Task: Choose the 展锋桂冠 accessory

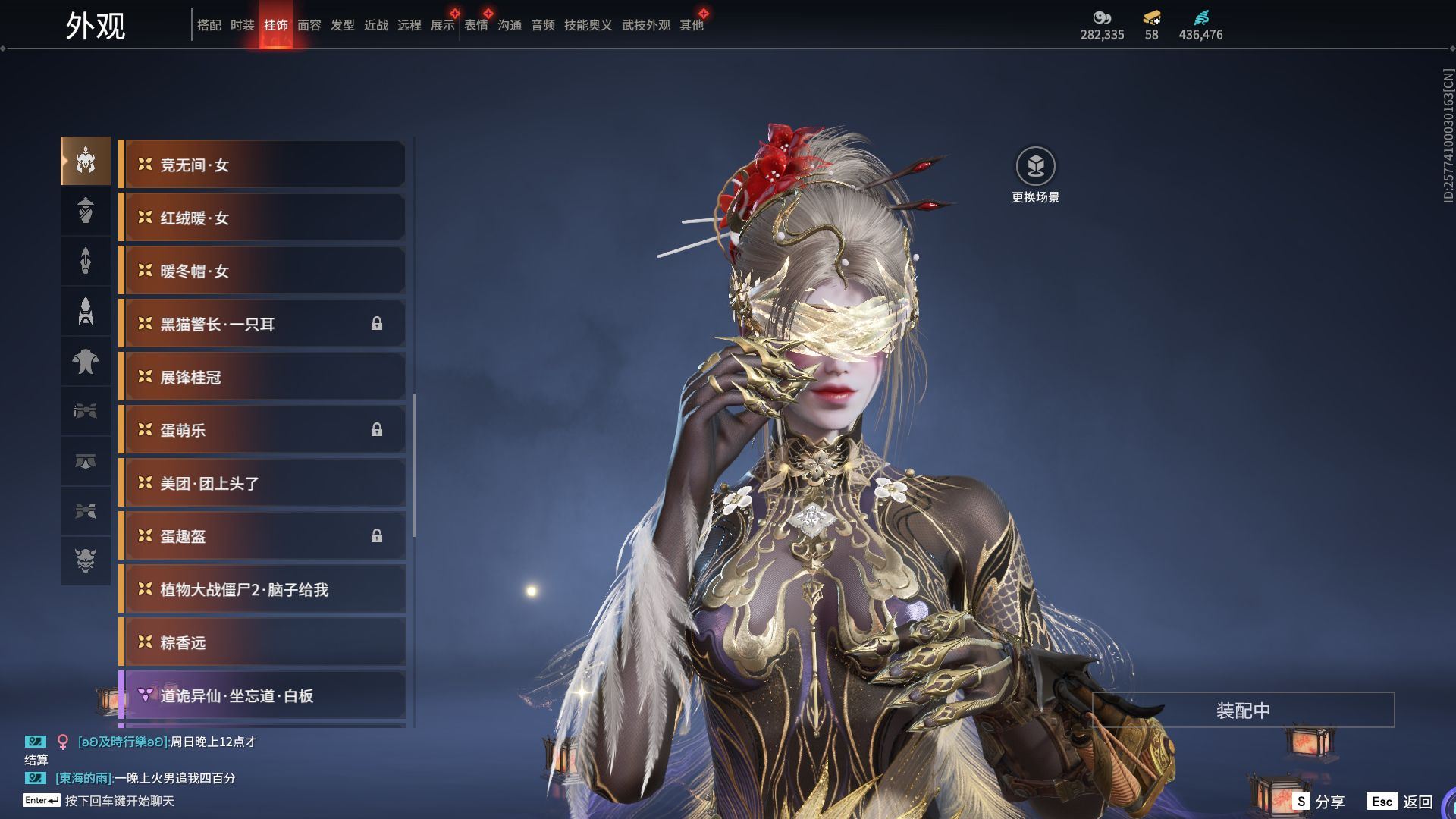Action: (x=262, y=377)
